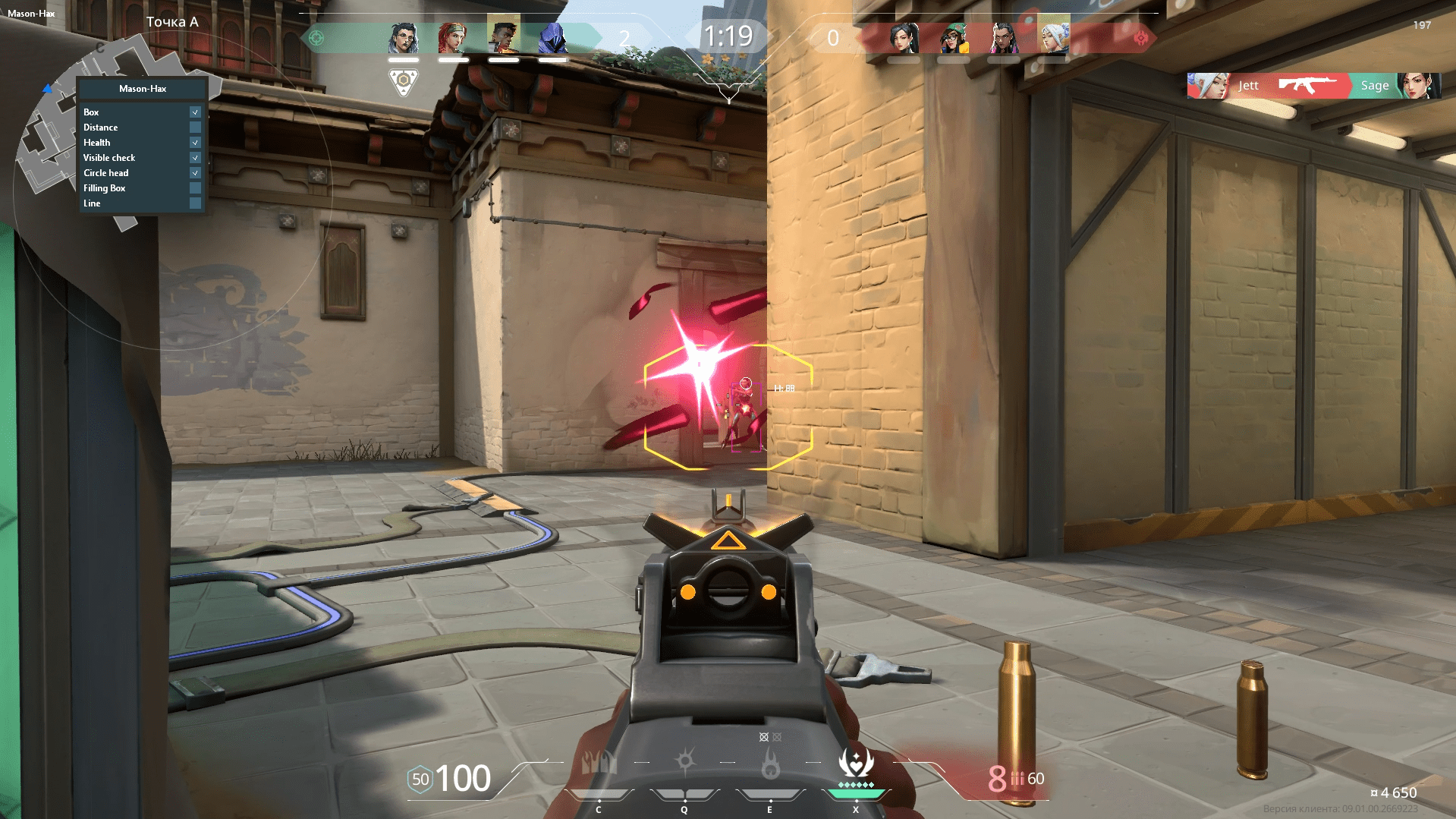Click the Q ability icon on the HUD

pyautogui.click(x=684, y=763)
